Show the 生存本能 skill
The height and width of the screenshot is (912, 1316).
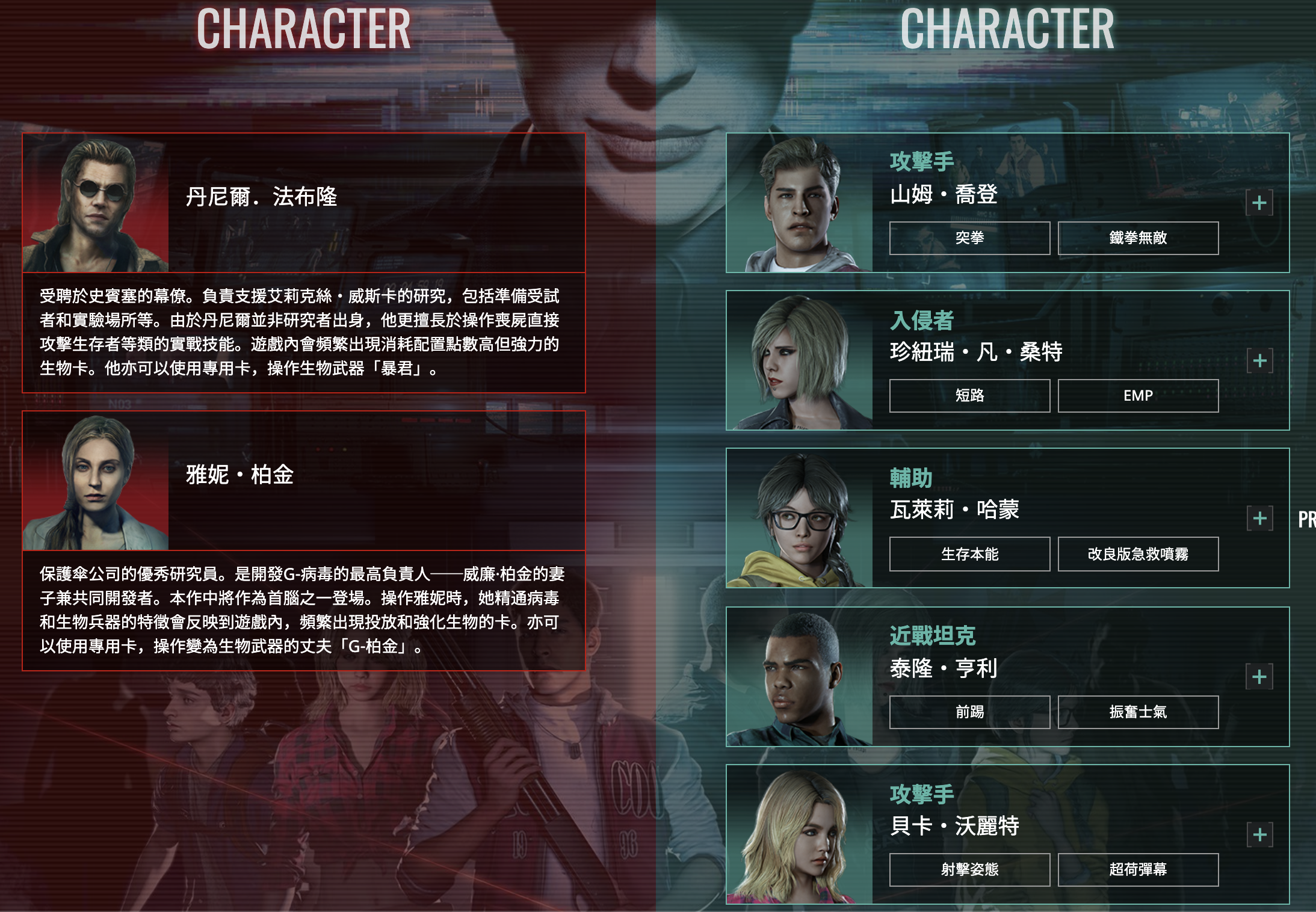pos(969,554)
